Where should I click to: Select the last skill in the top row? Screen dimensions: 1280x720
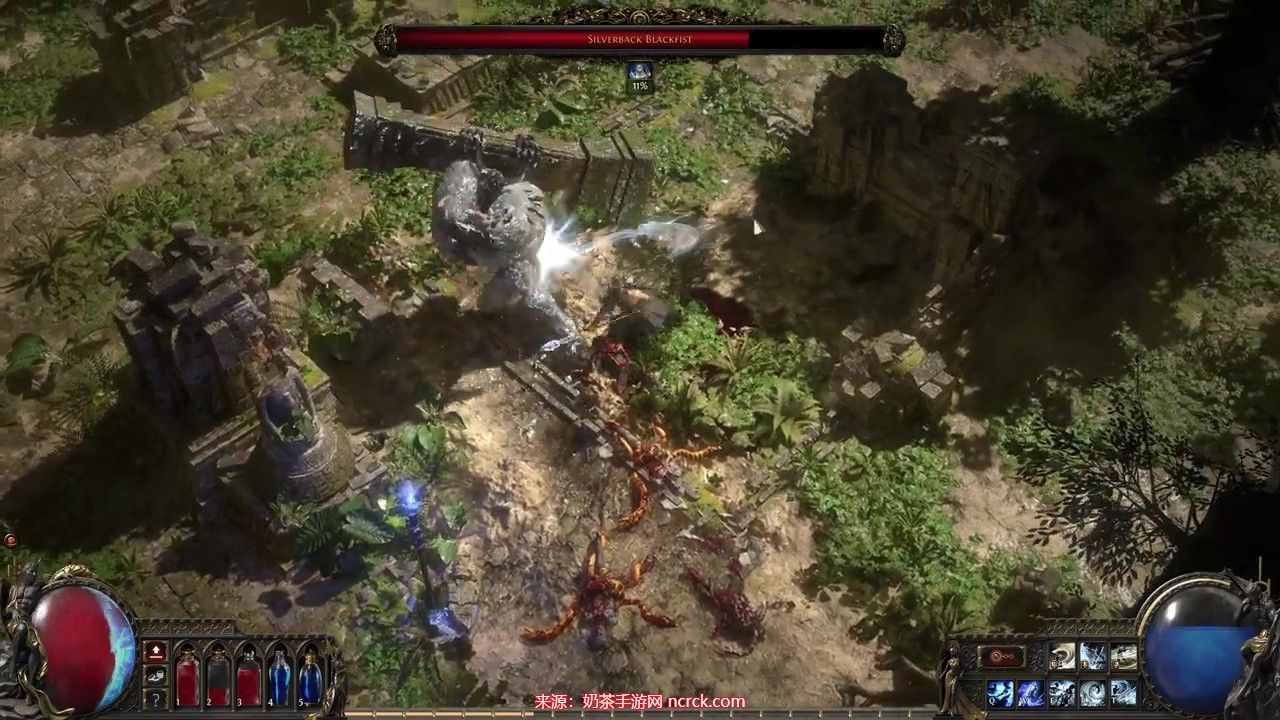(1123, 657)
